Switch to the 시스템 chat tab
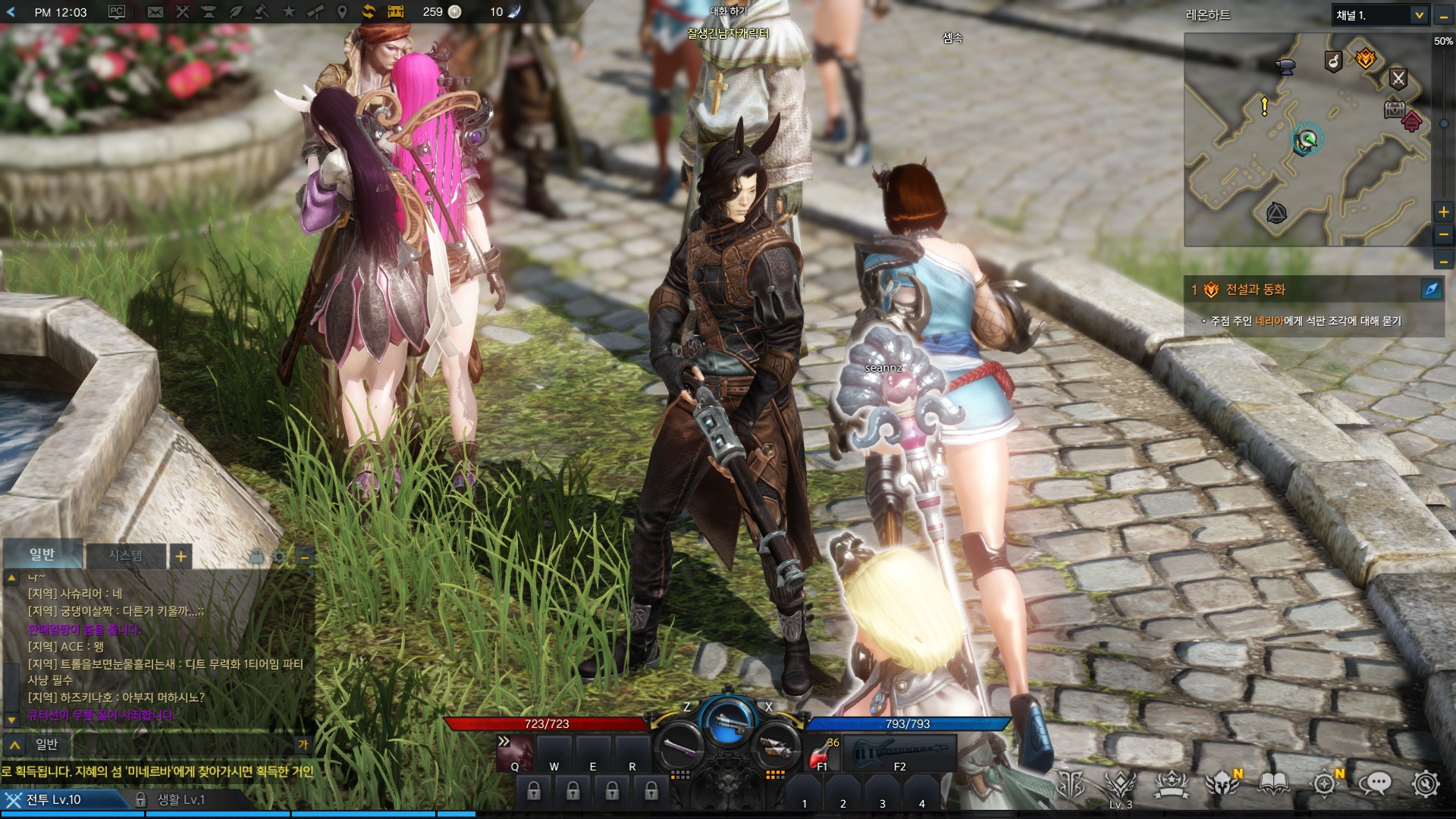Screen dimensions: 1456x819 tap(125, 556)
